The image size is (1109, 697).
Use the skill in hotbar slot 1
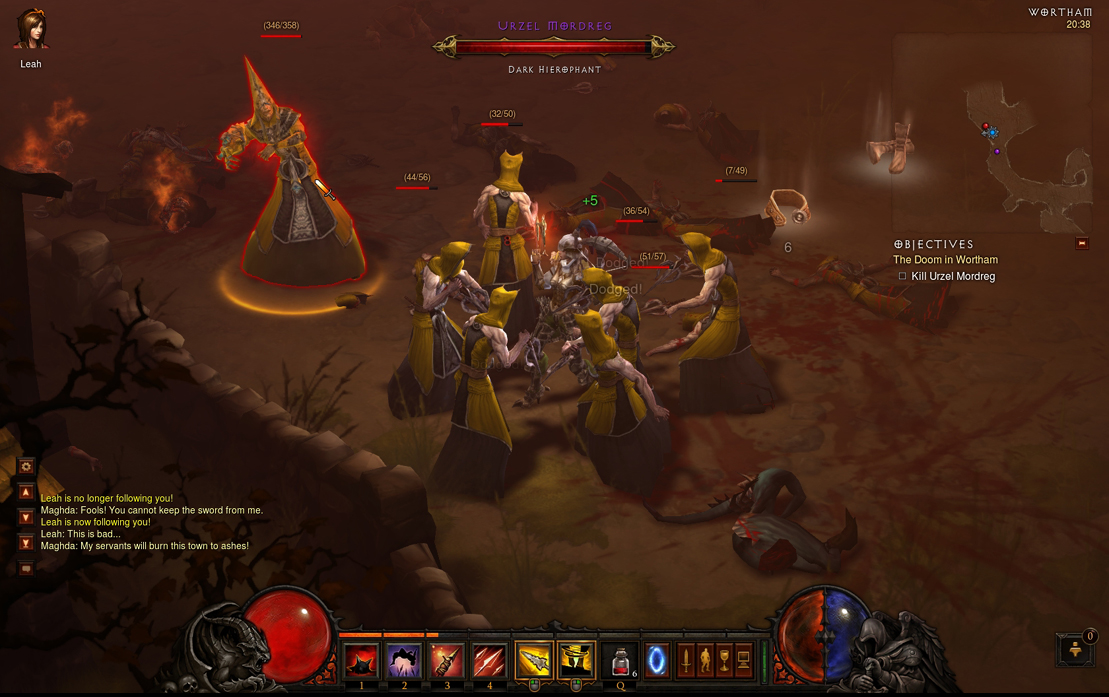(x=361, y=661)
